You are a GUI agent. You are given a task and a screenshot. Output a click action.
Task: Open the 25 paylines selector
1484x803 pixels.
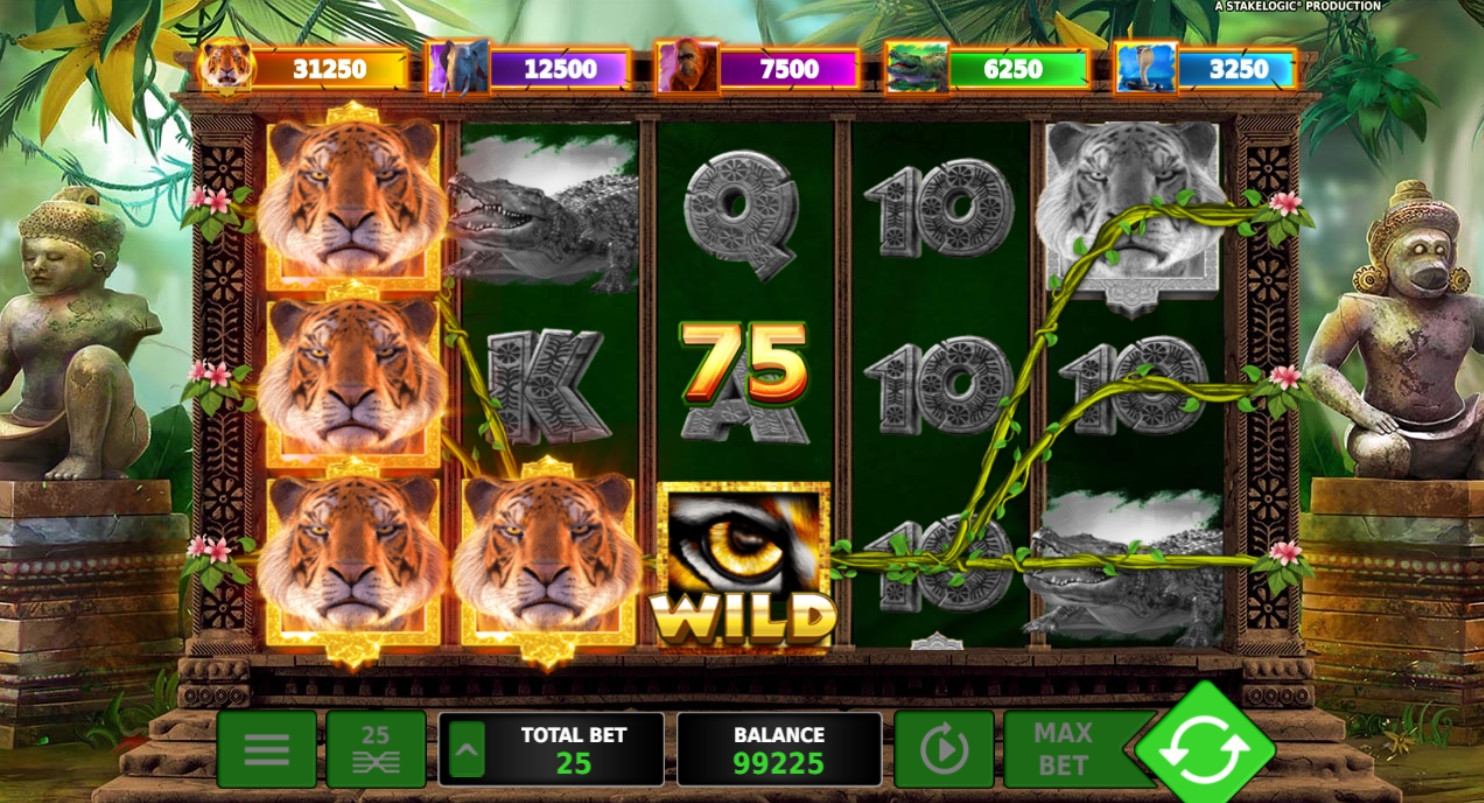[375, 749]
